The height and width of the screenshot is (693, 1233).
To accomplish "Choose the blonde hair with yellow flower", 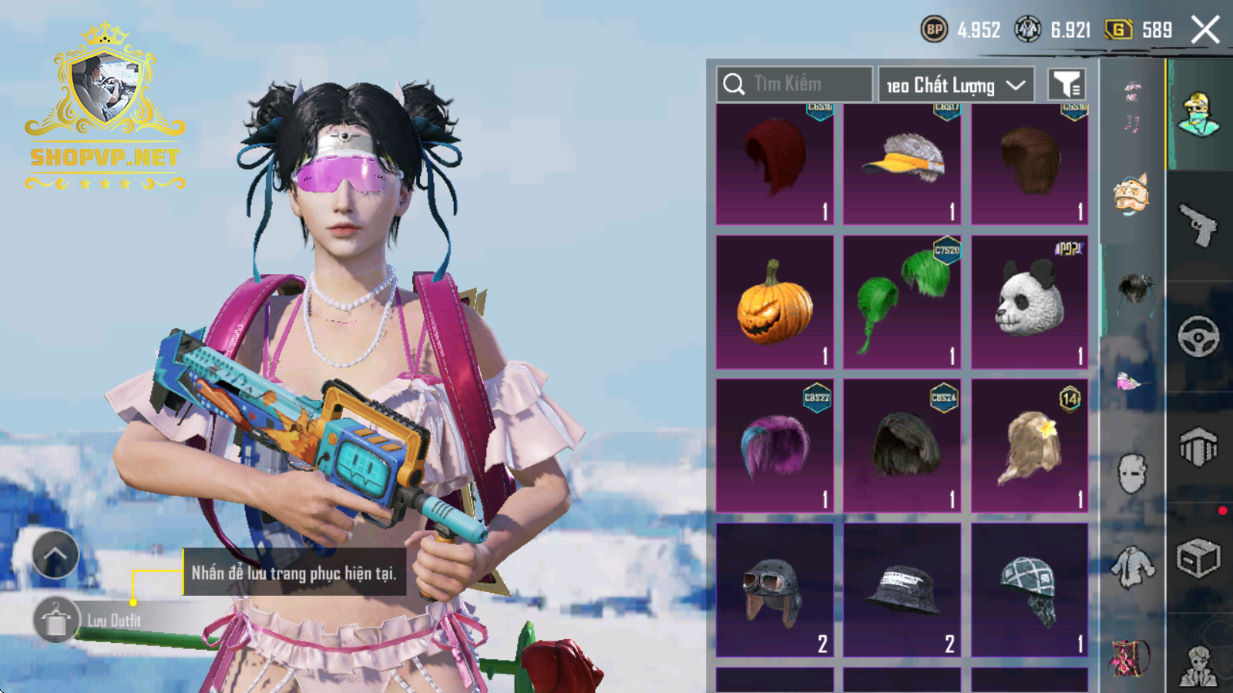I will pos(1029,445).
